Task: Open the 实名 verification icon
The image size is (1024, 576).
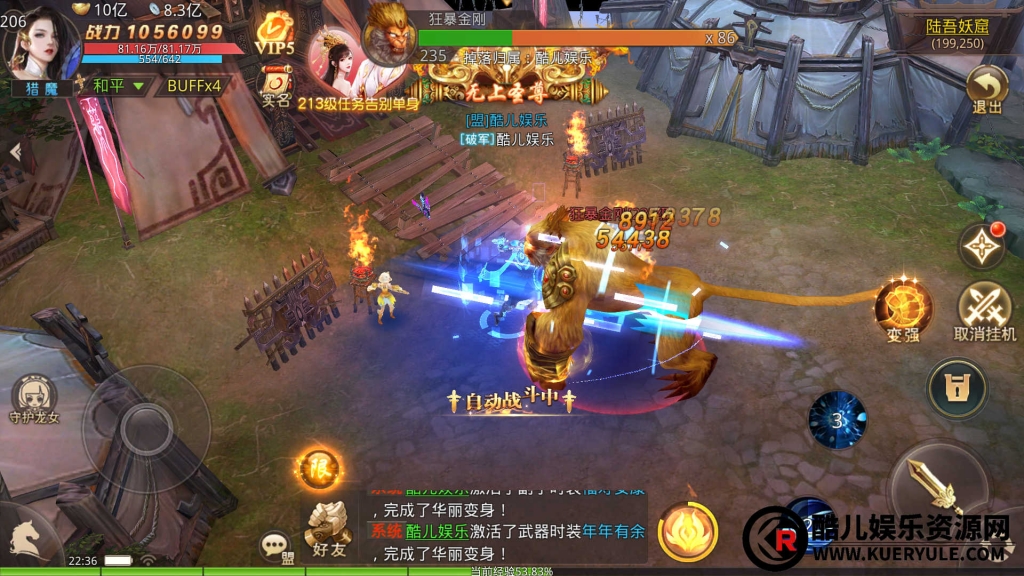Action: [x=274, y=85]
